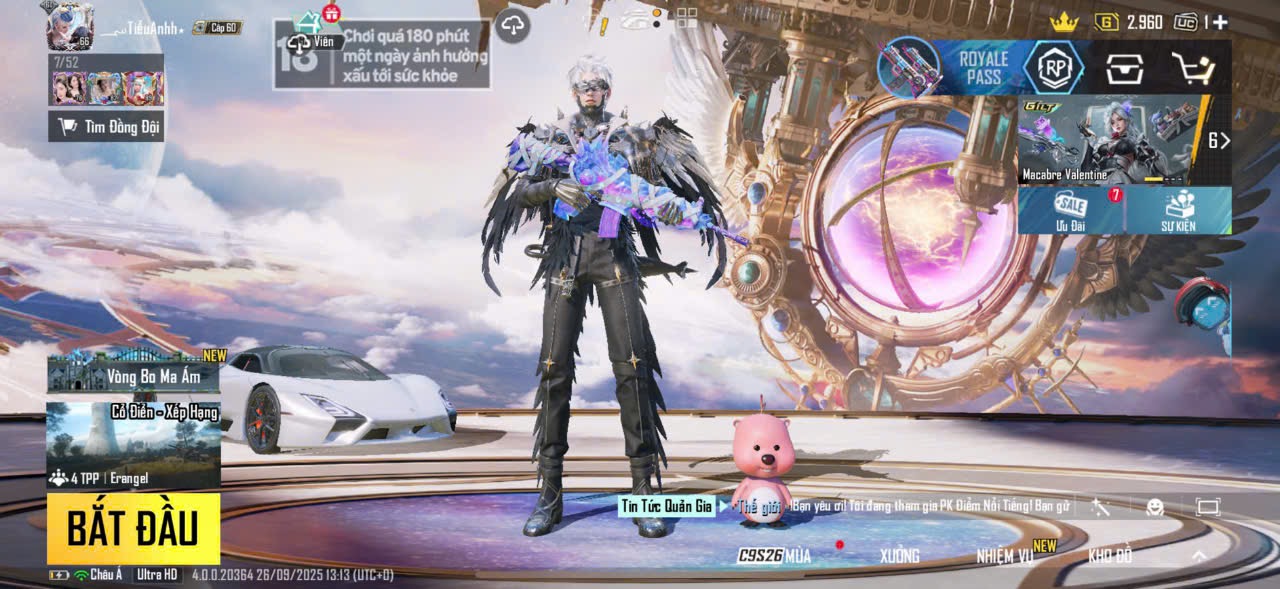Open the Kho Đồ inventory tab

[1110, 556]
